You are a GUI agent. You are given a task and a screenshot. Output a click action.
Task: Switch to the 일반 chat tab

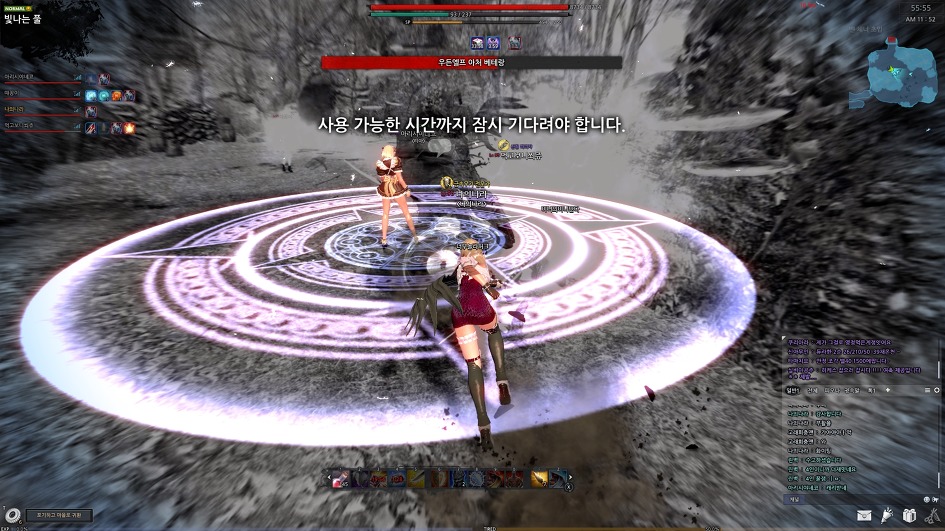(x=793, y=389)
